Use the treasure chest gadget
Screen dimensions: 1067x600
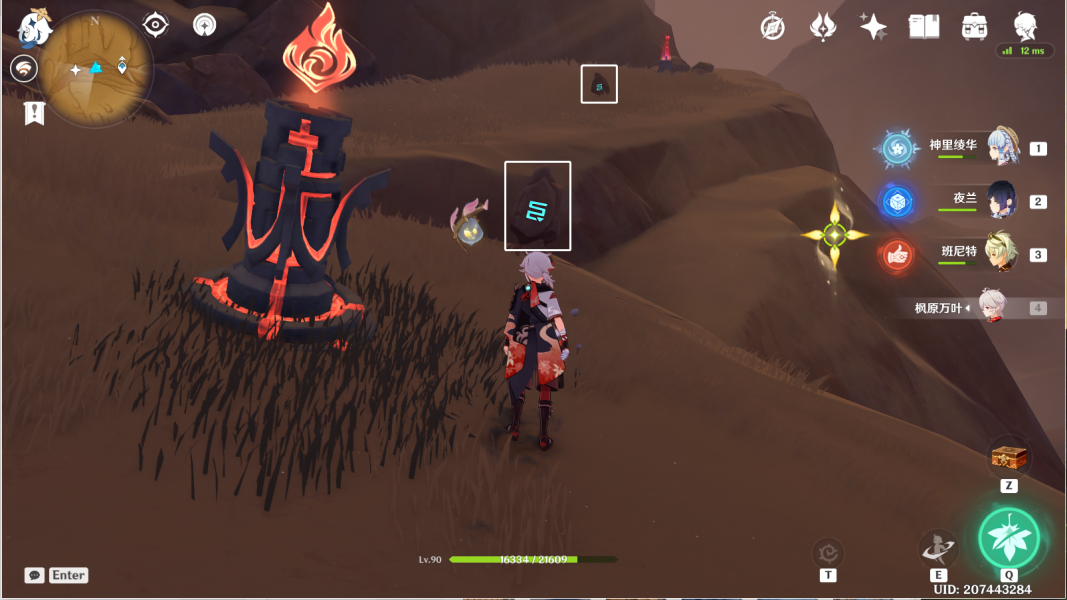[x=1009, y=458]
